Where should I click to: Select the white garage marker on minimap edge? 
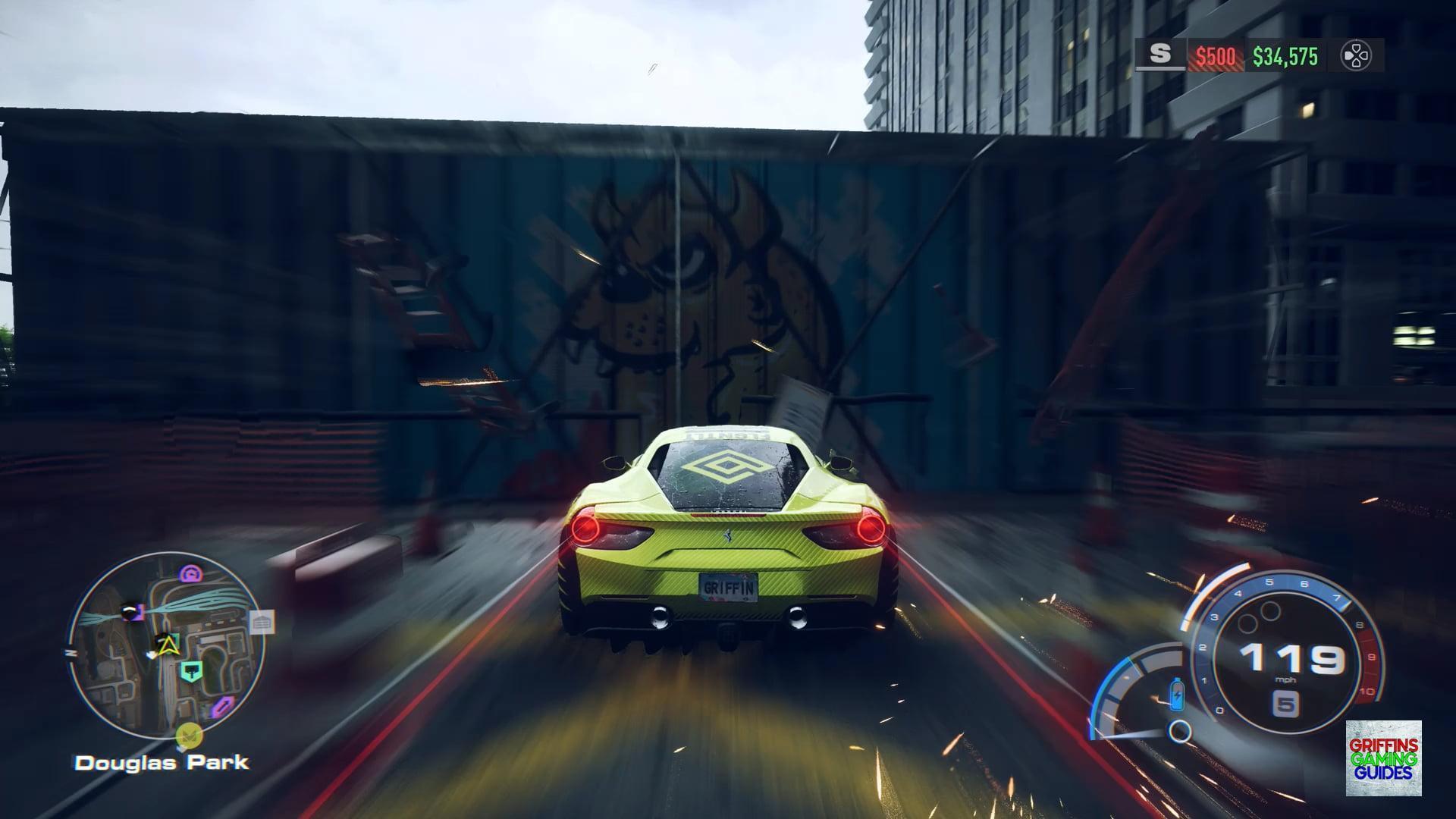tap(261, 623)
